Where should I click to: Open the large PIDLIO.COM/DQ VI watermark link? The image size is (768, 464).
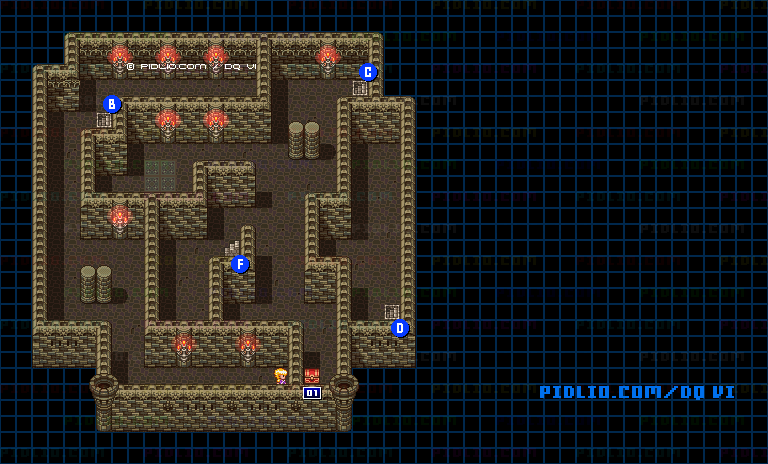[637, 392]
